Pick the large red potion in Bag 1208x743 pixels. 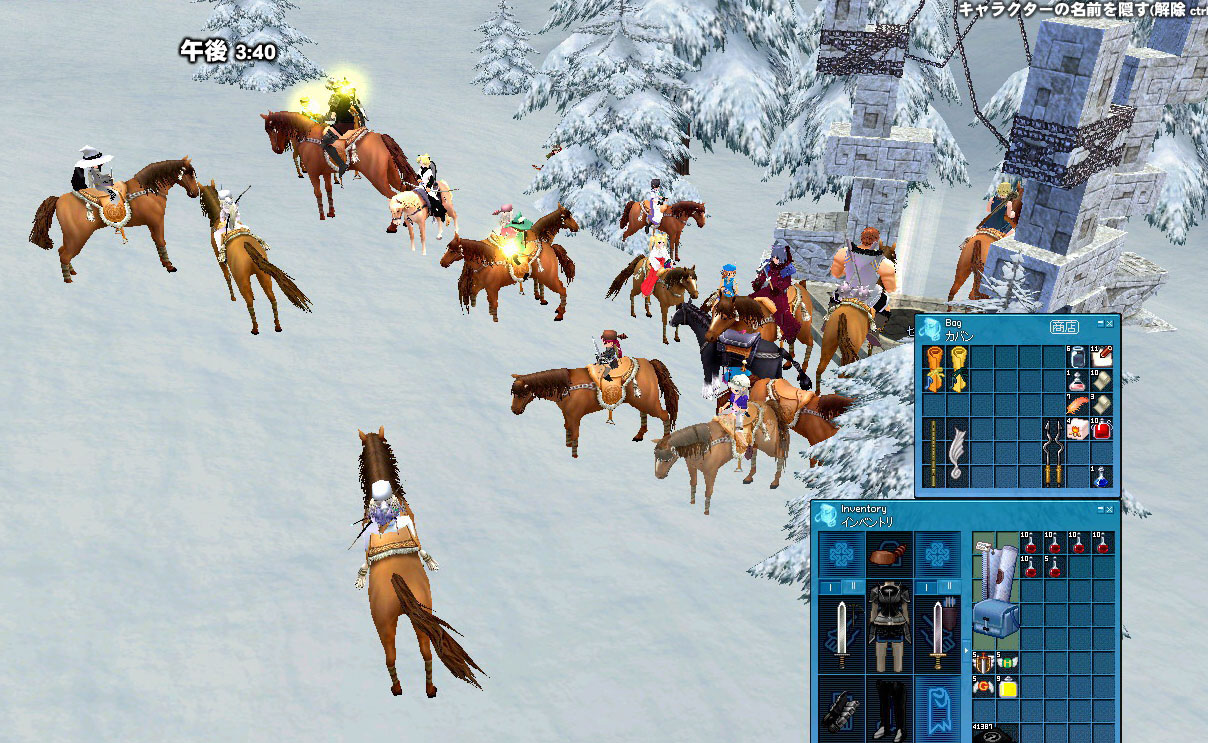[1101, 429]
